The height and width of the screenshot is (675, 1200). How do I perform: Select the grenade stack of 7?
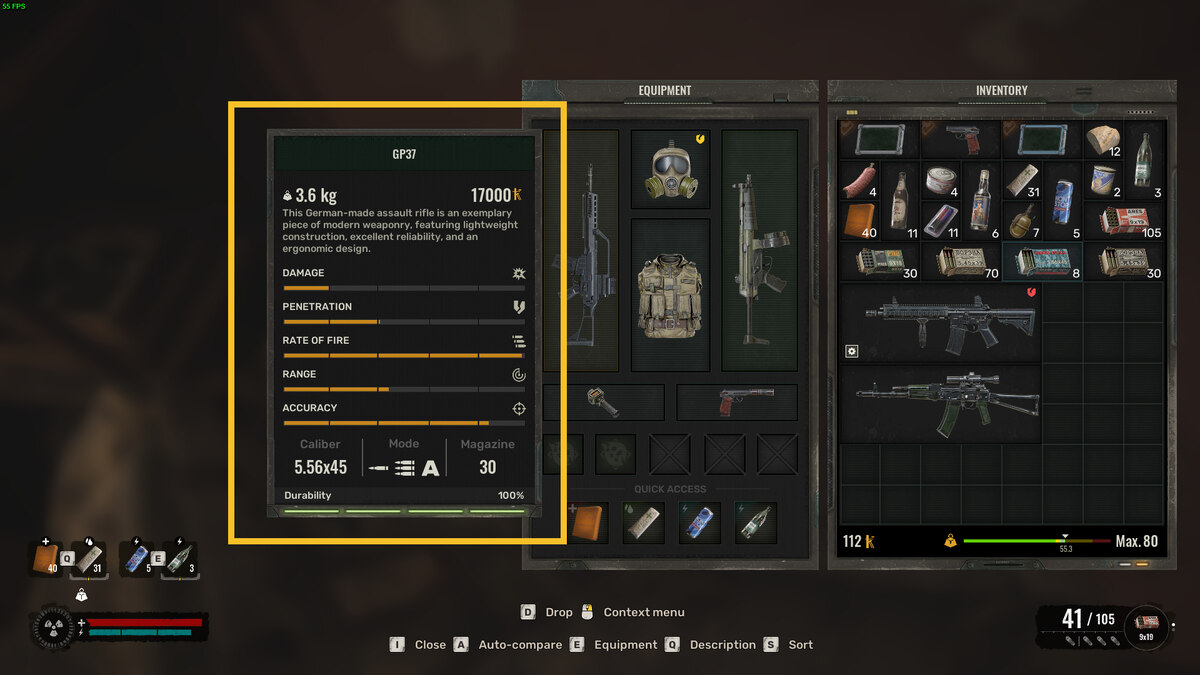click(x=1022, y=221)
